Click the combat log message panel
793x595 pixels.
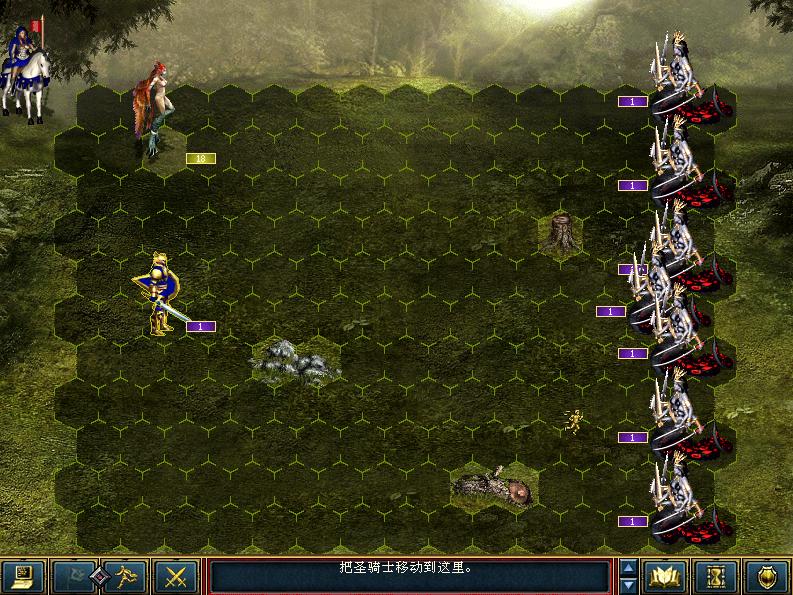(x=408, y=576)
